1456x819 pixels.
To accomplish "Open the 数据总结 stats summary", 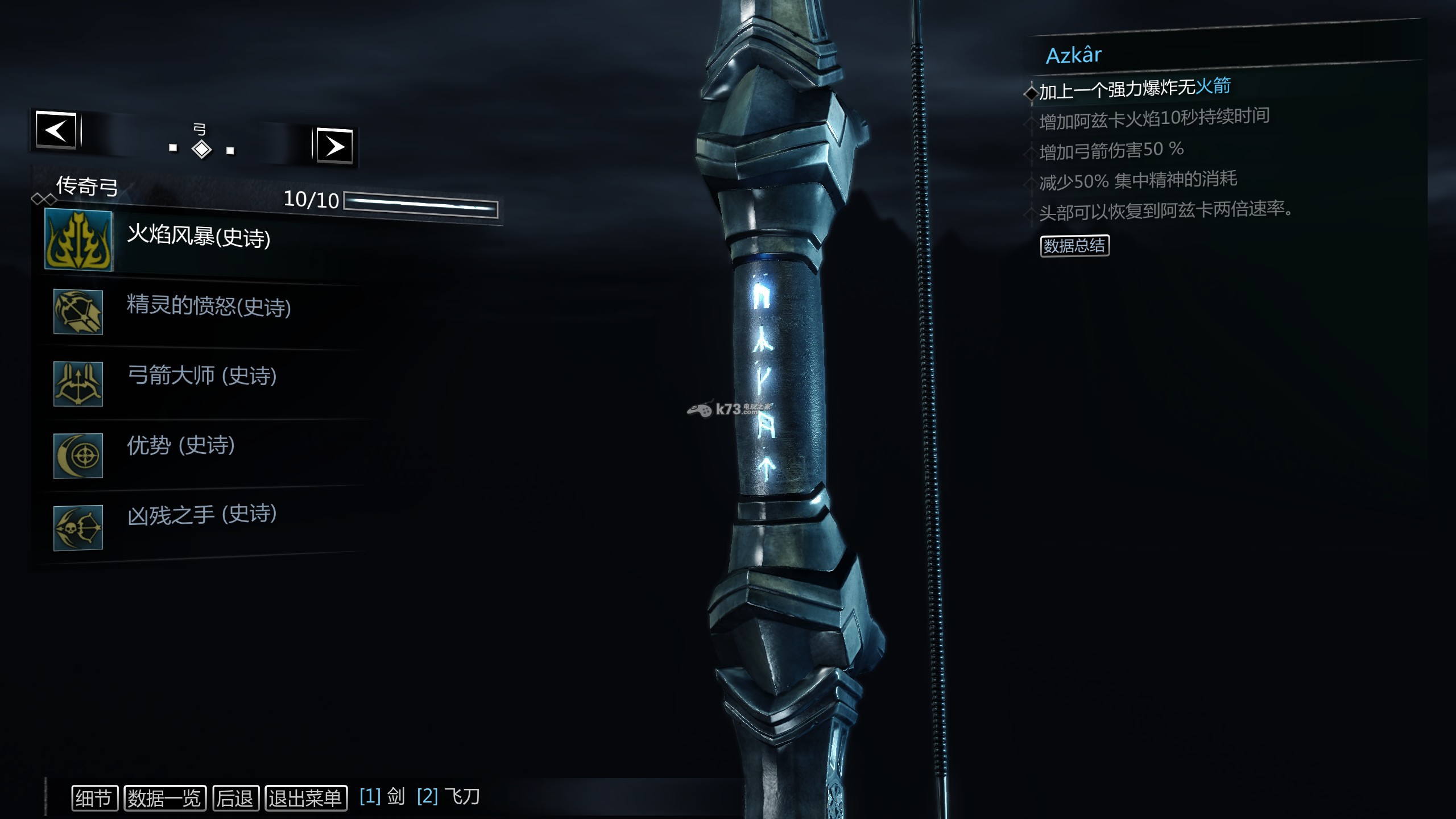I will pos(1074,246).
